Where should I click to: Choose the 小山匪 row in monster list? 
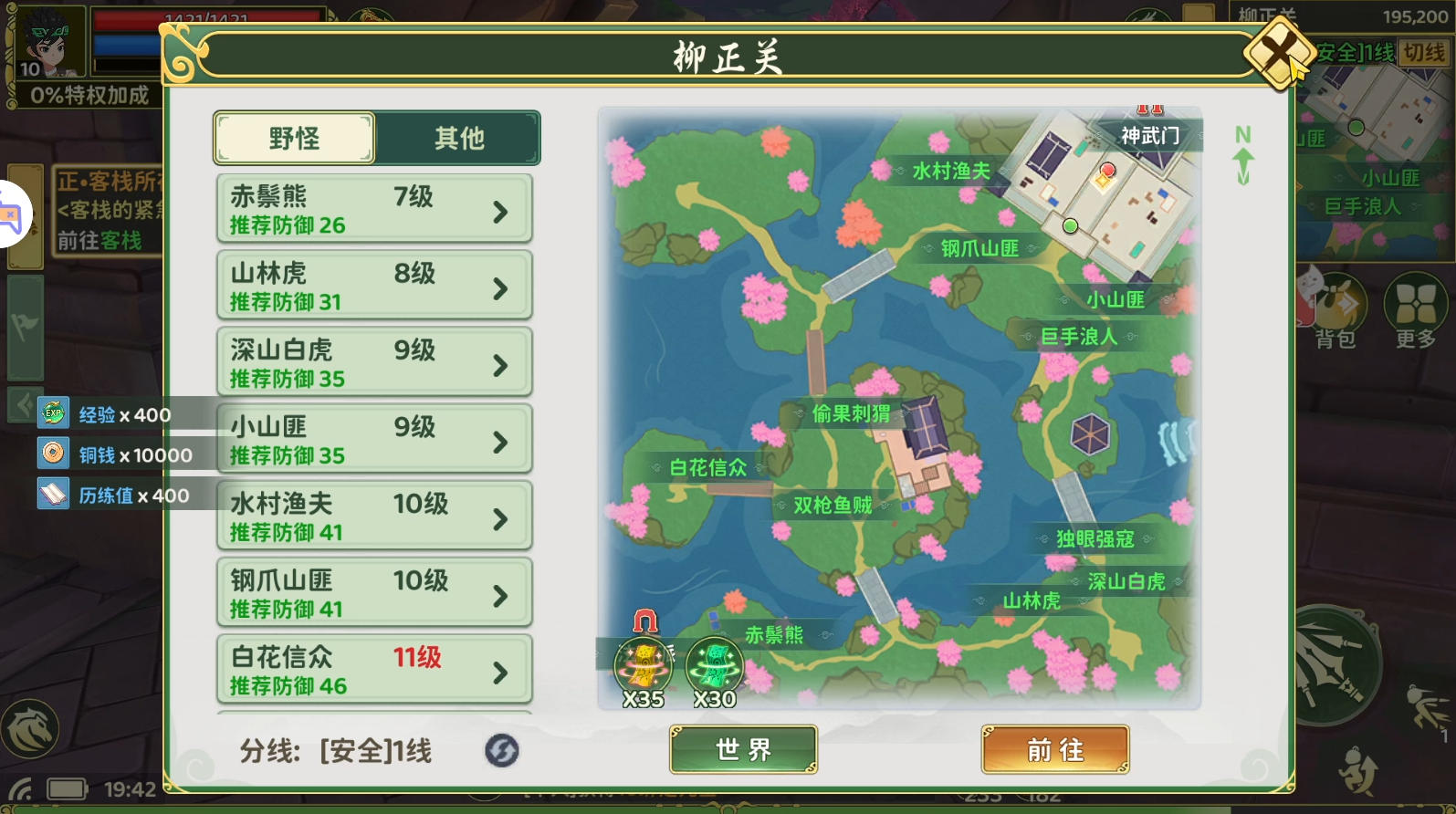pyautogui.click(x=374, y=440)
